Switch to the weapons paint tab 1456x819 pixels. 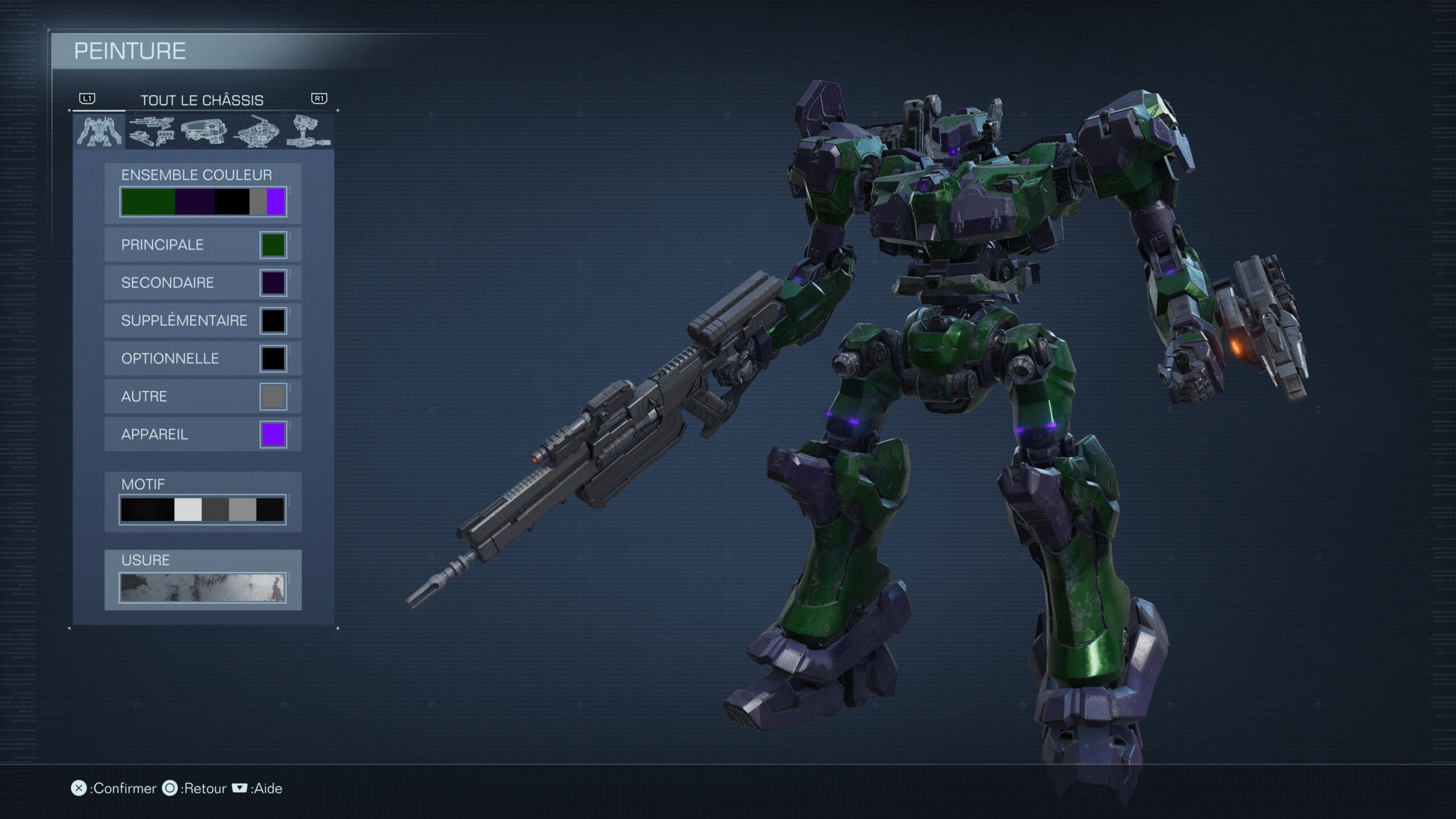click(x=151, y=131)
